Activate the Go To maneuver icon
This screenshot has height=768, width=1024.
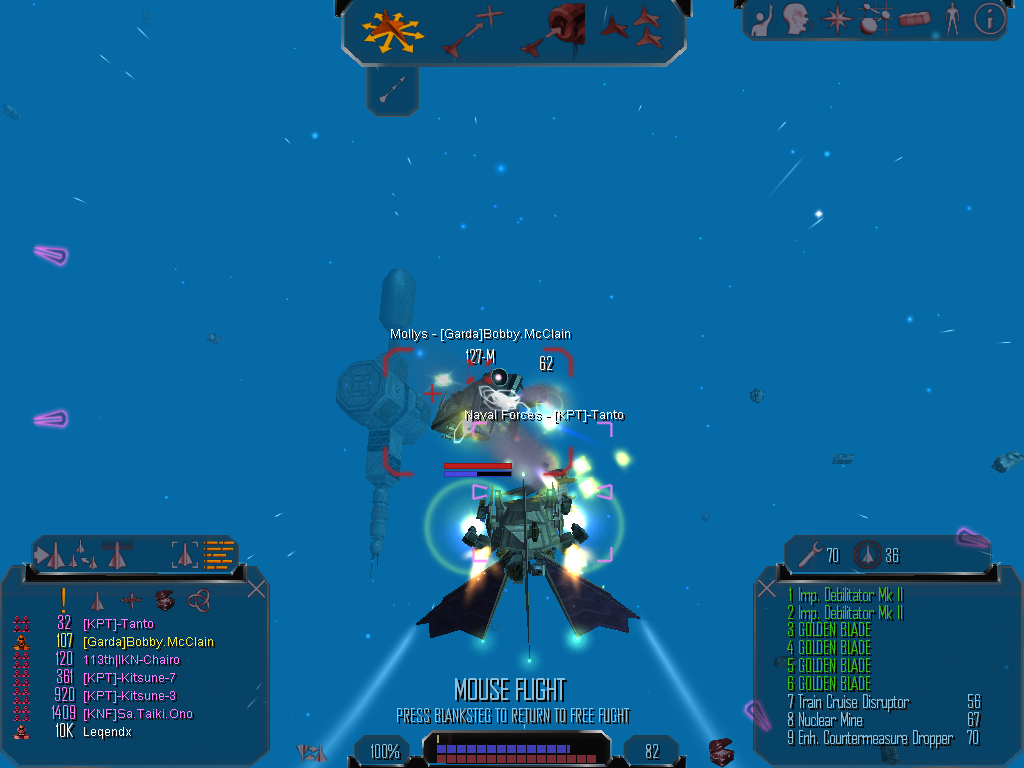coord(472,31)
